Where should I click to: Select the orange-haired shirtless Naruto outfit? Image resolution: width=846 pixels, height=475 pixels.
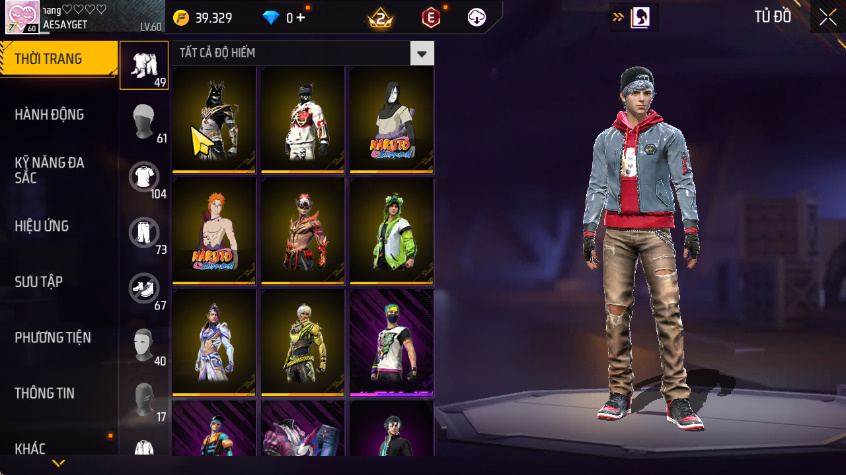tap(213, 229)
